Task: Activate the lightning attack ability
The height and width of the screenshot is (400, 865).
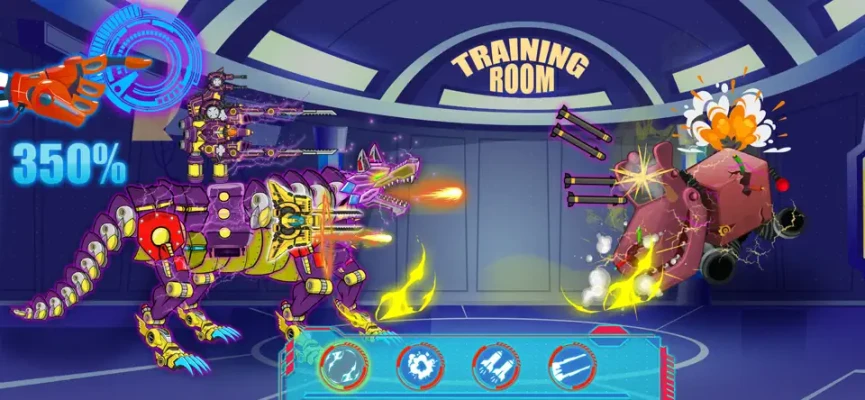Action: click(342, 367)
